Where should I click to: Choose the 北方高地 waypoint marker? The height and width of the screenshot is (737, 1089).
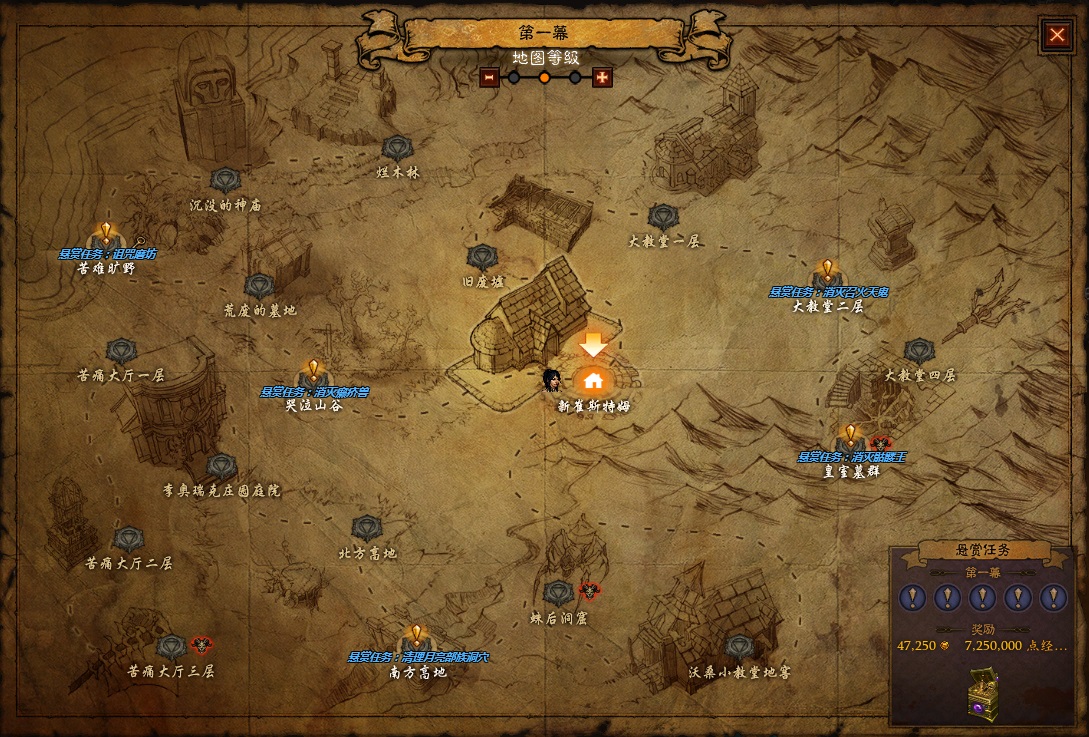367,529
